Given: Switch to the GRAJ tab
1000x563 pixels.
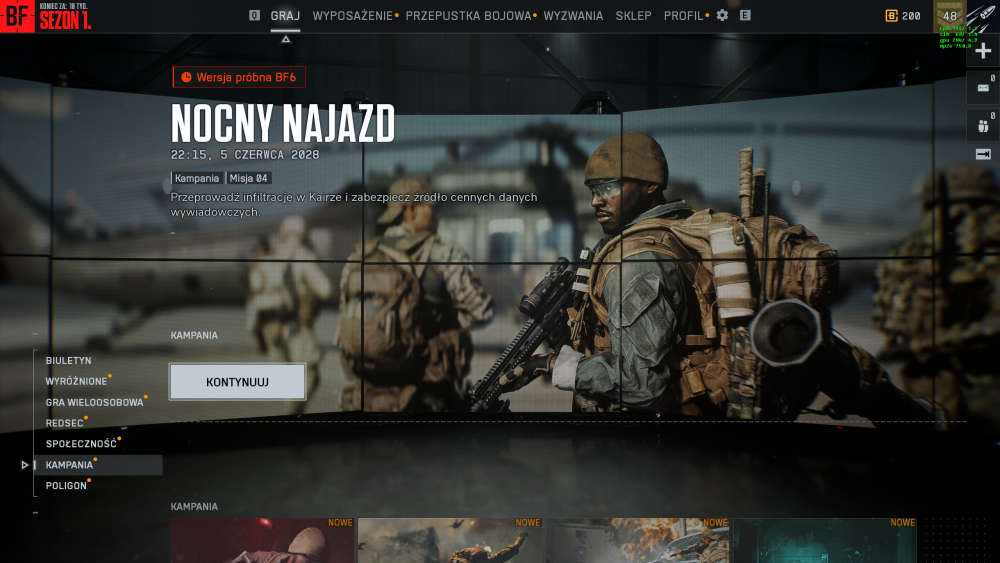Looking at the screenshot, I should (285, 16).
